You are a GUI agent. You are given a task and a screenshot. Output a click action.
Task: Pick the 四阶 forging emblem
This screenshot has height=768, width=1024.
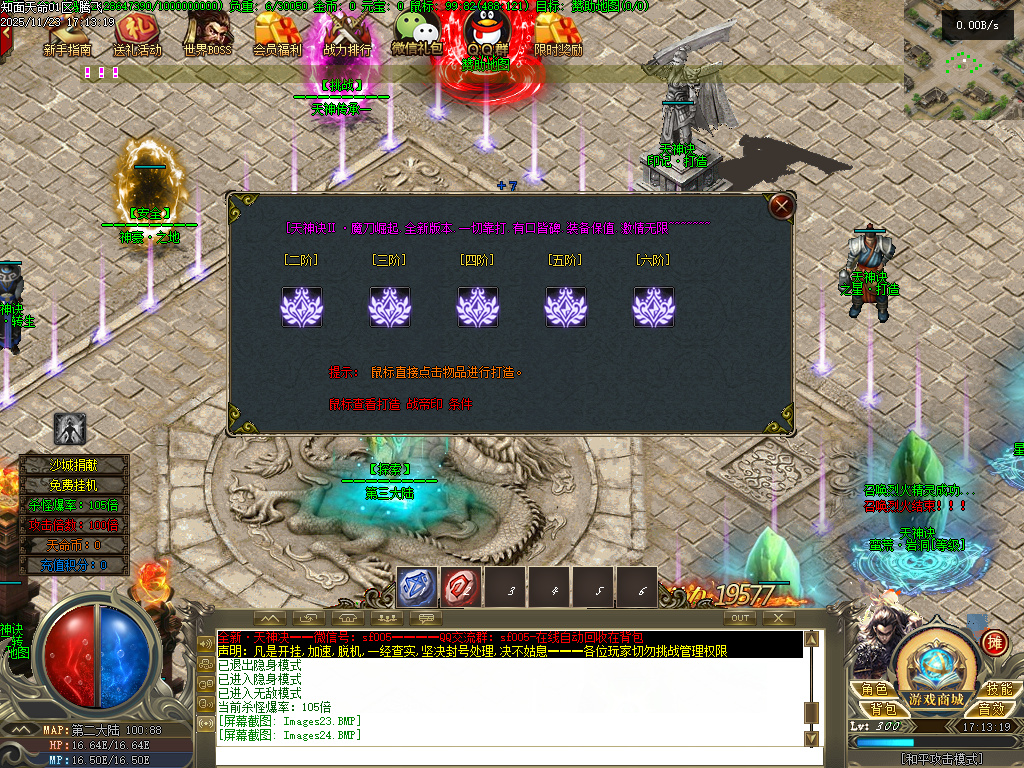click(x=477, y=307)
